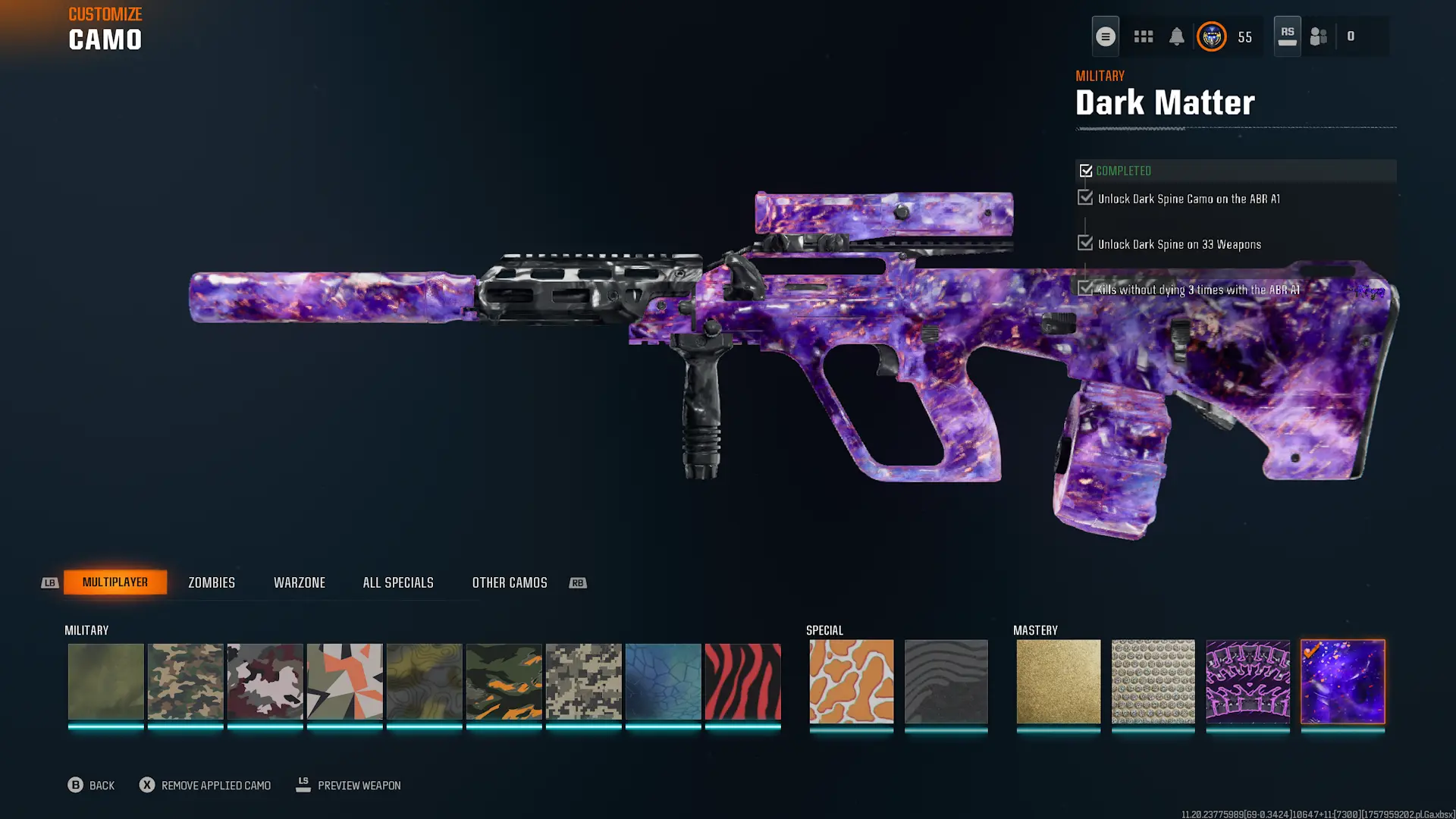This screenshot has height=819, width=1456.
Task: Pick the woodland green-brown camo
Action: point(185,681)
